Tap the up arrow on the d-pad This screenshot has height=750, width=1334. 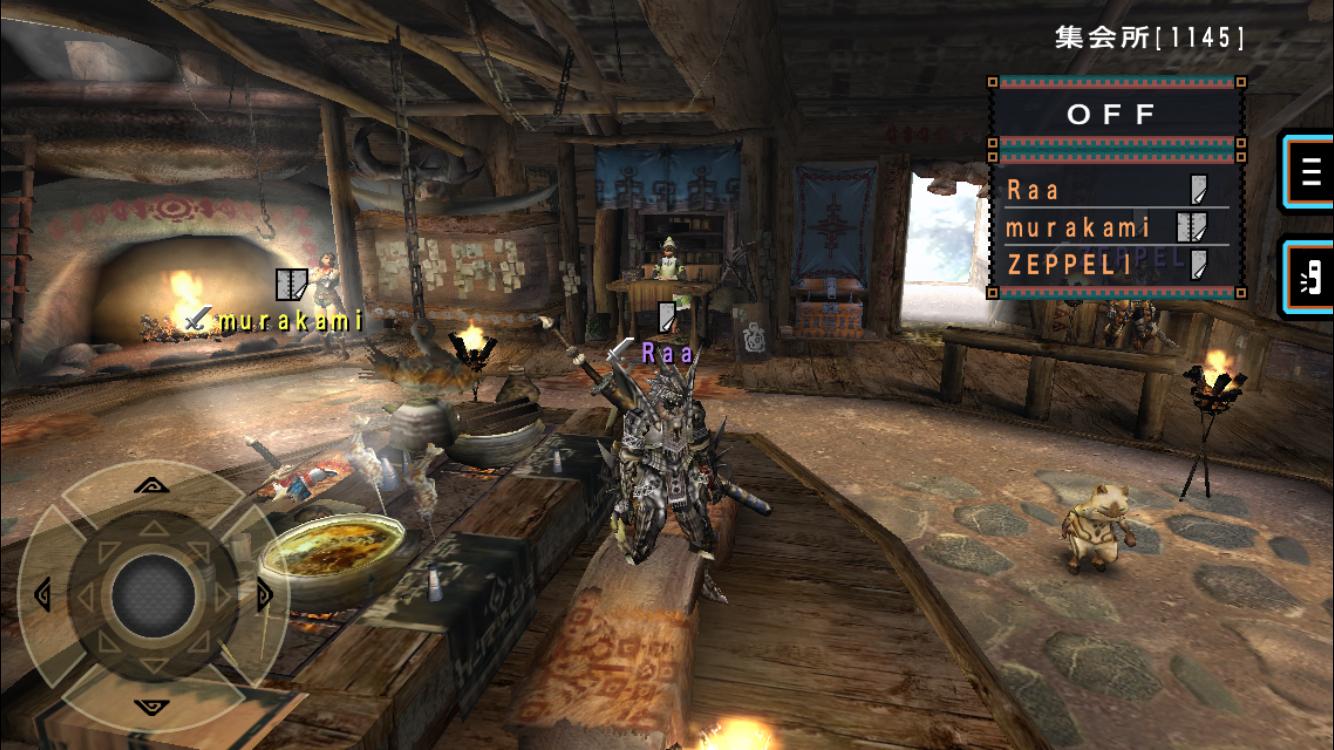[152, 487]
